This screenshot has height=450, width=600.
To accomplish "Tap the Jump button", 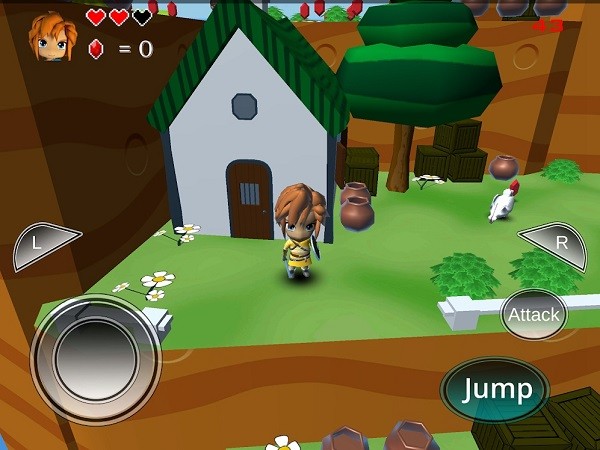I will 495,388.
